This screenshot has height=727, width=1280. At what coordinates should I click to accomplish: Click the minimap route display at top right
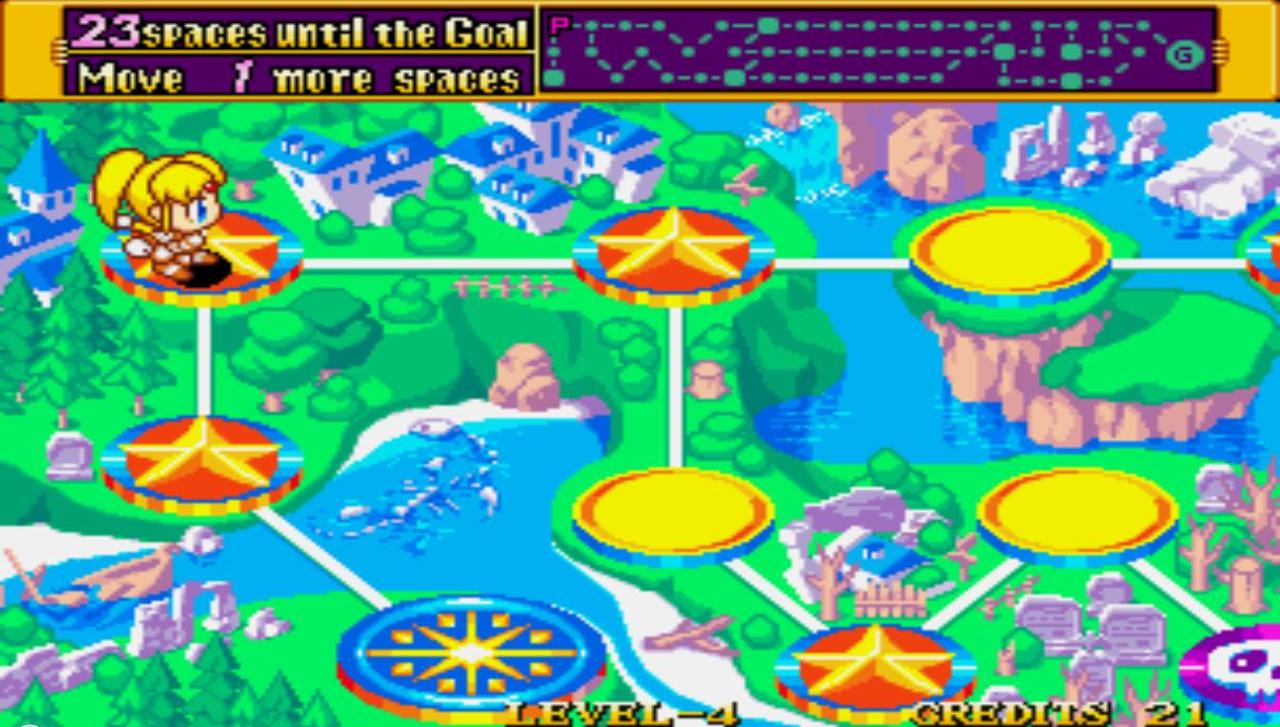click(870, 50)
